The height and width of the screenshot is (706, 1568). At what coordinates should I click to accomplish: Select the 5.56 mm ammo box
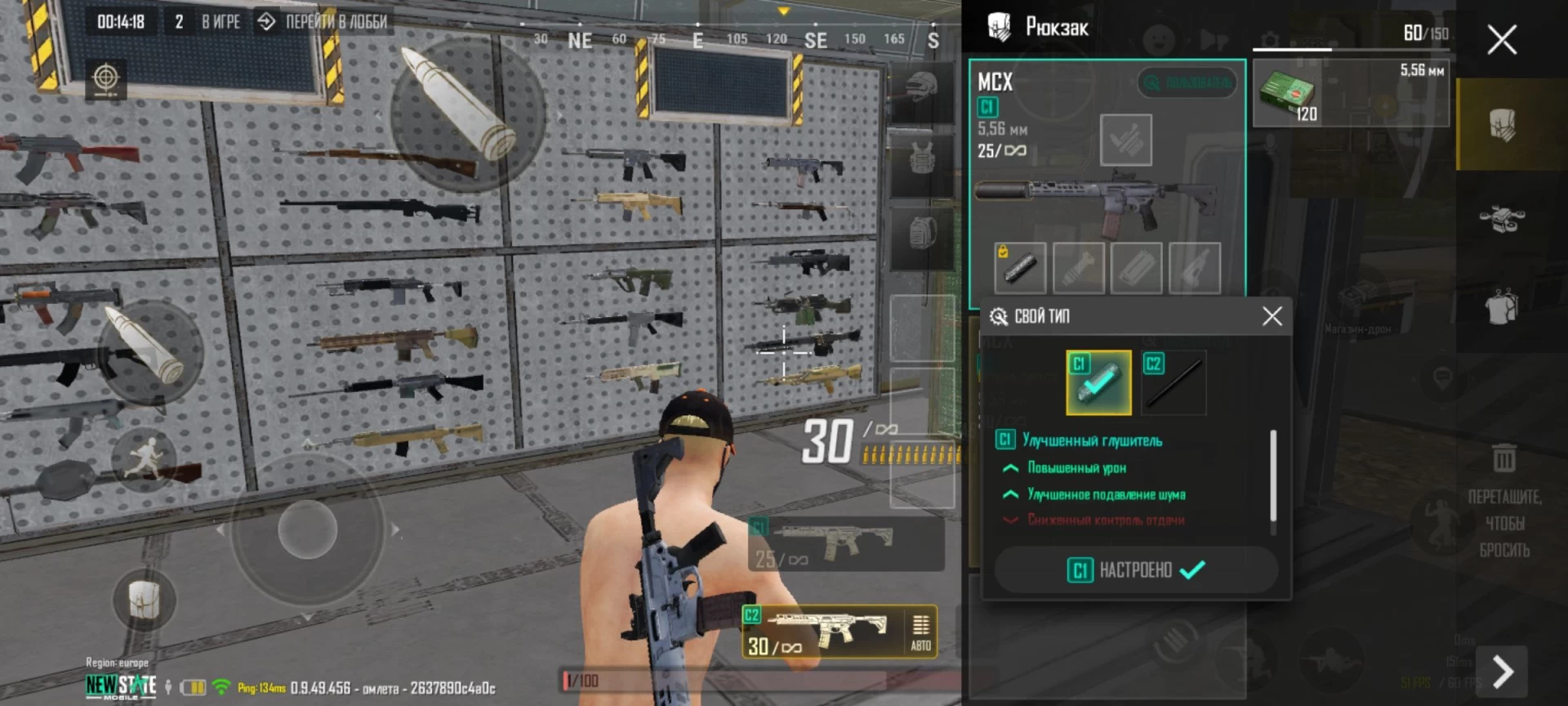point(1351,93)
